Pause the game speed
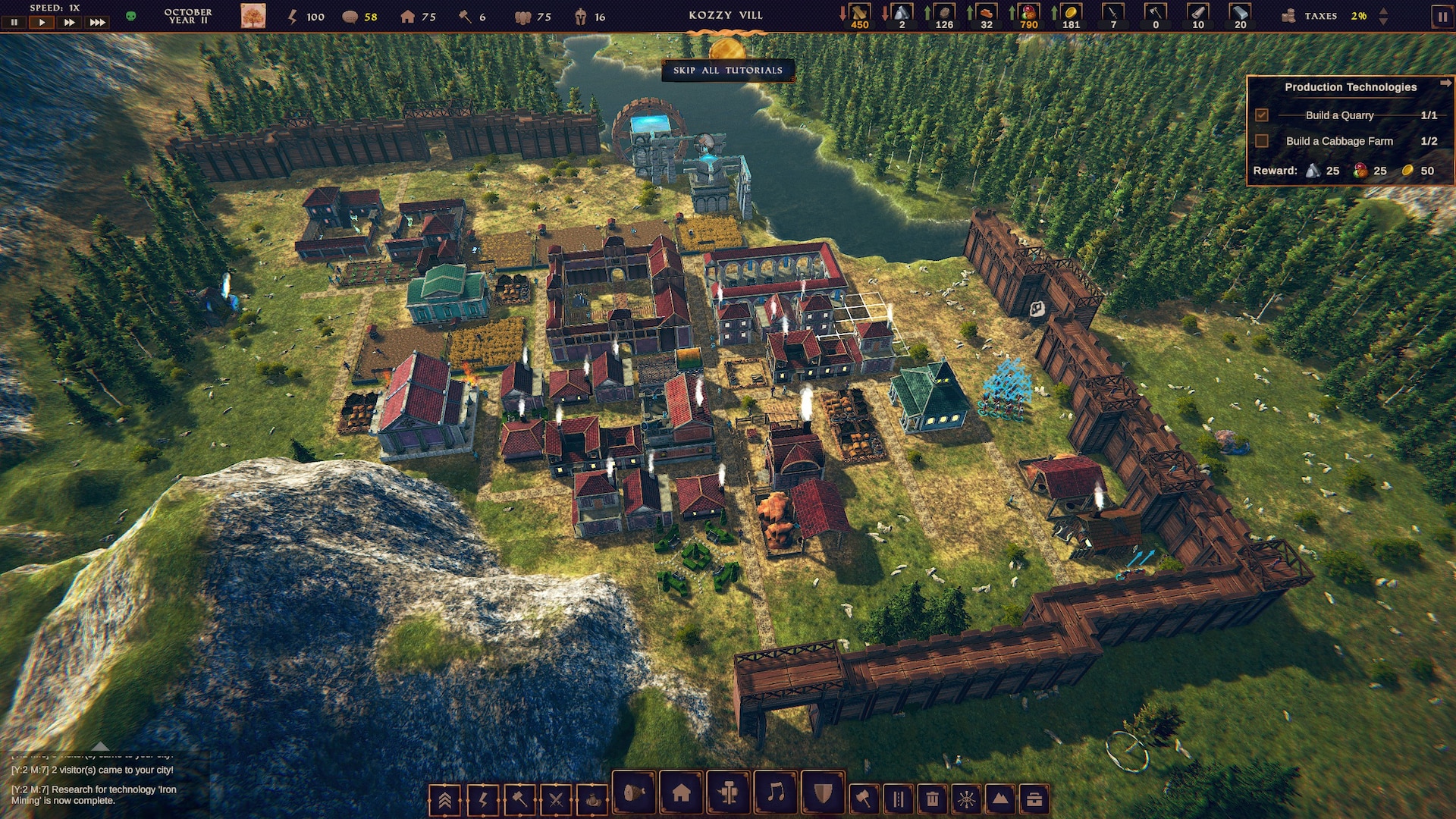The height and width of the screenshot is (819, 1456). [x=14, y=23]
